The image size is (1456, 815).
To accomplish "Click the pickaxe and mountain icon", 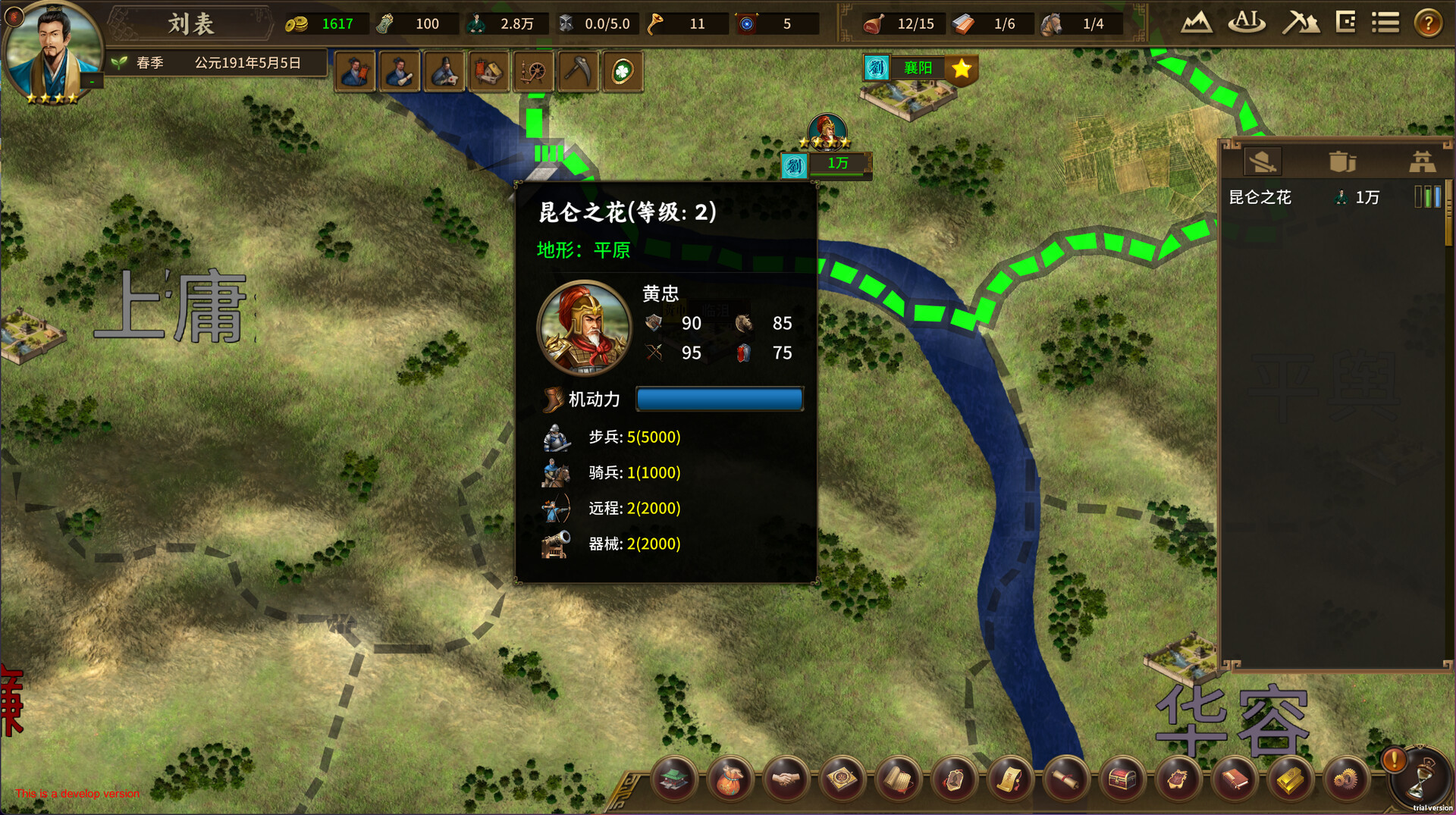I will [1300, 23].
